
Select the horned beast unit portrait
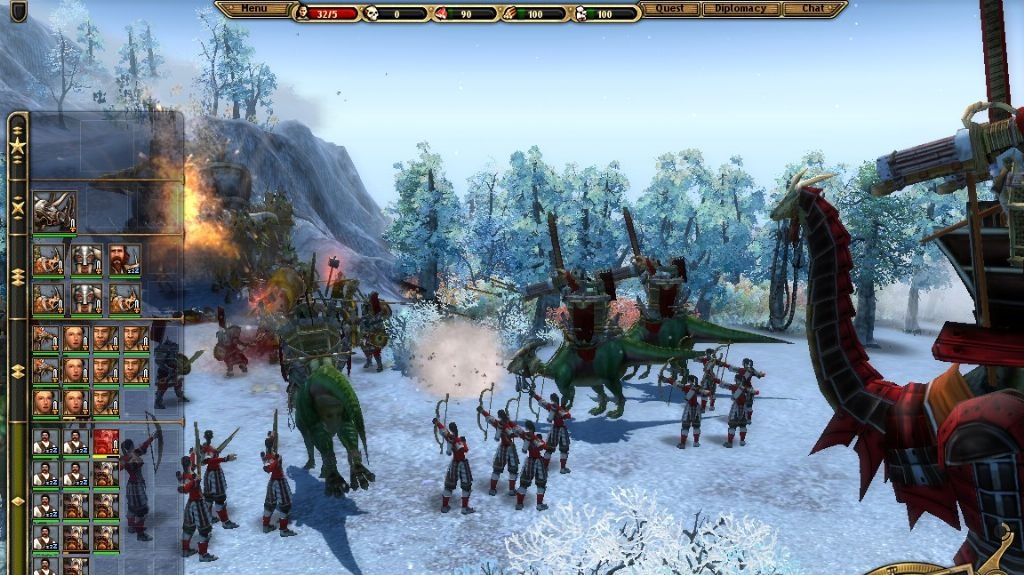[54, 212]
